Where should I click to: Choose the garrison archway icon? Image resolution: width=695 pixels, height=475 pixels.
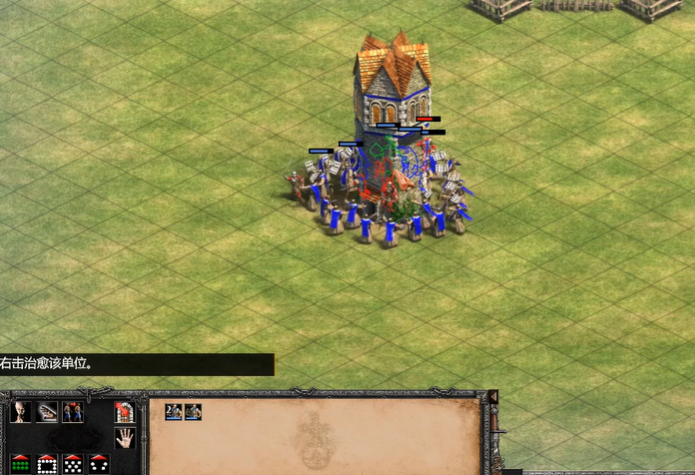point(124,411)
